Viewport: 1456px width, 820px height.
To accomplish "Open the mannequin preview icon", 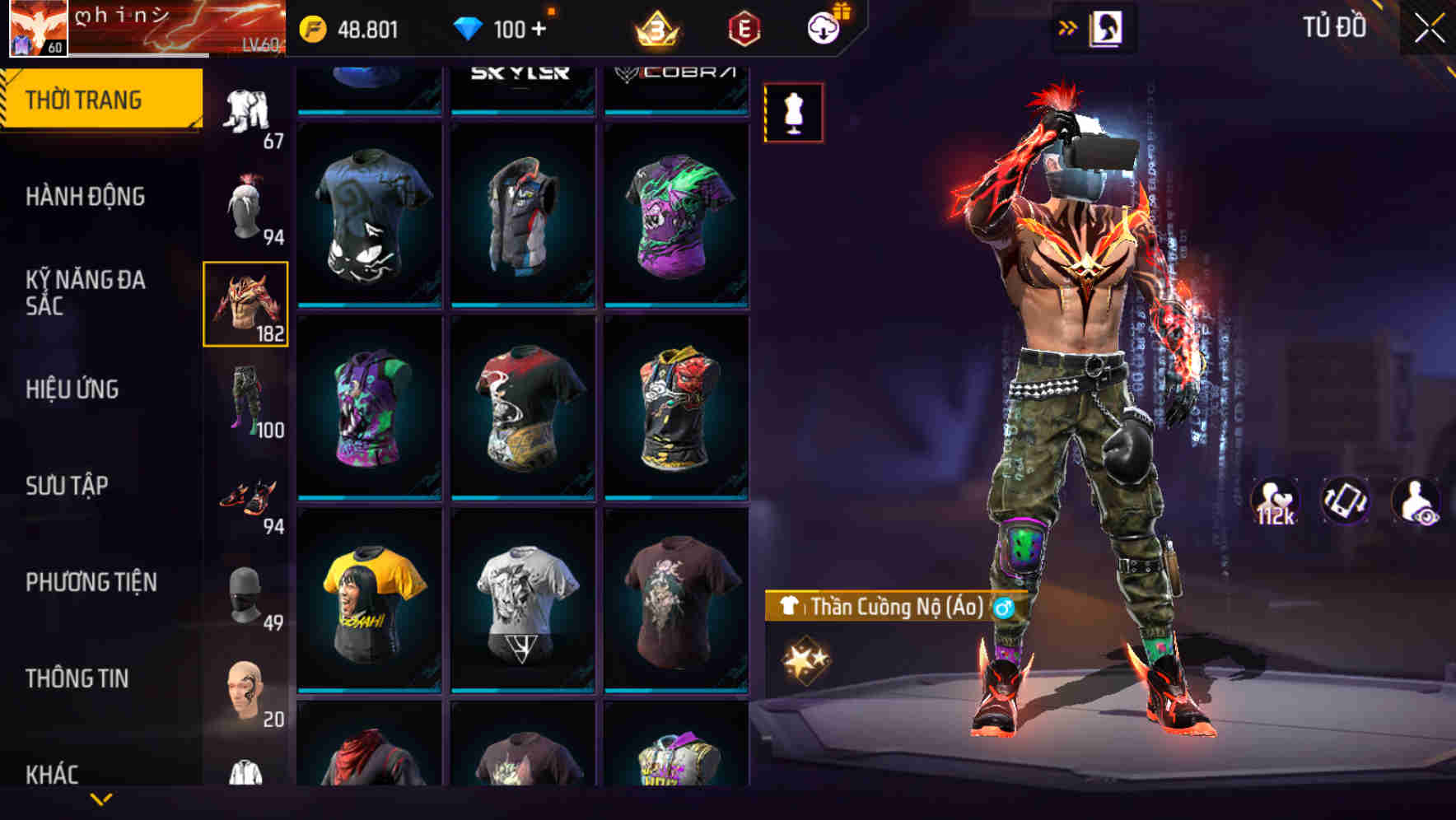I will (792, 114).
